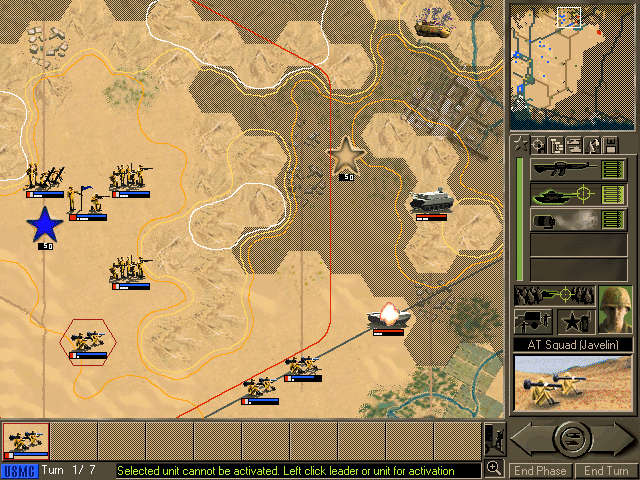
Task: Go to the previous unit arrow
Action: pos(527,437)
